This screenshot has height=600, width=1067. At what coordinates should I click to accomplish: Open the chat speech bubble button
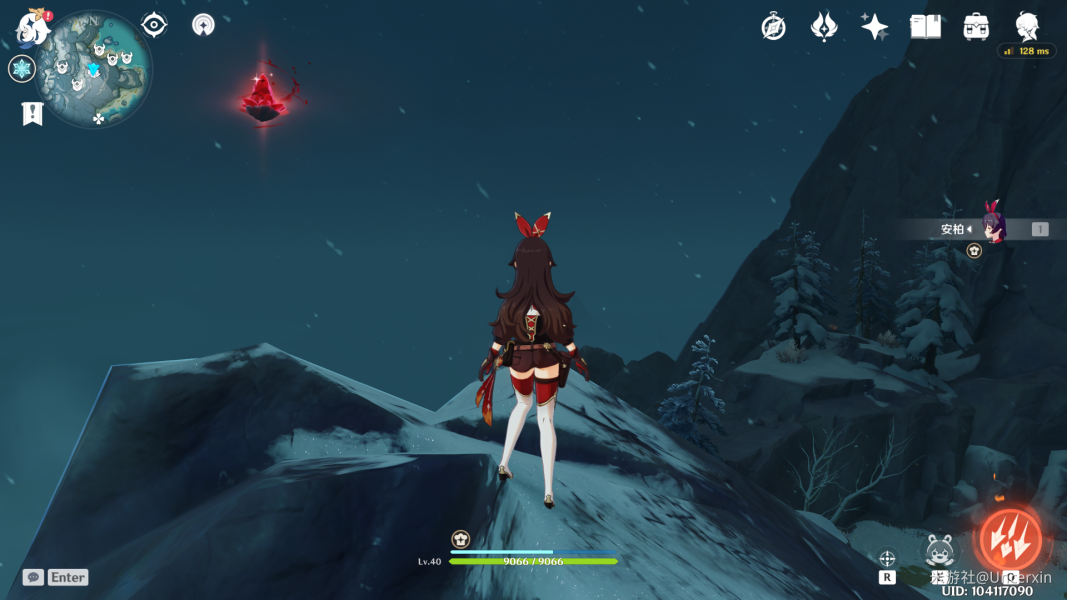pos(33,577)
